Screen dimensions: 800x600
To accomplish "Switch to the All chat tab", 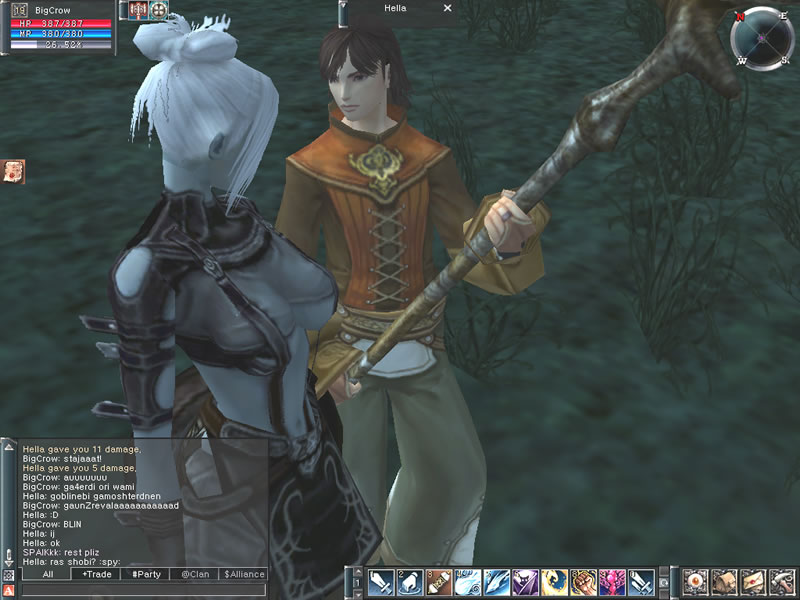I will (x=46, y=575).
